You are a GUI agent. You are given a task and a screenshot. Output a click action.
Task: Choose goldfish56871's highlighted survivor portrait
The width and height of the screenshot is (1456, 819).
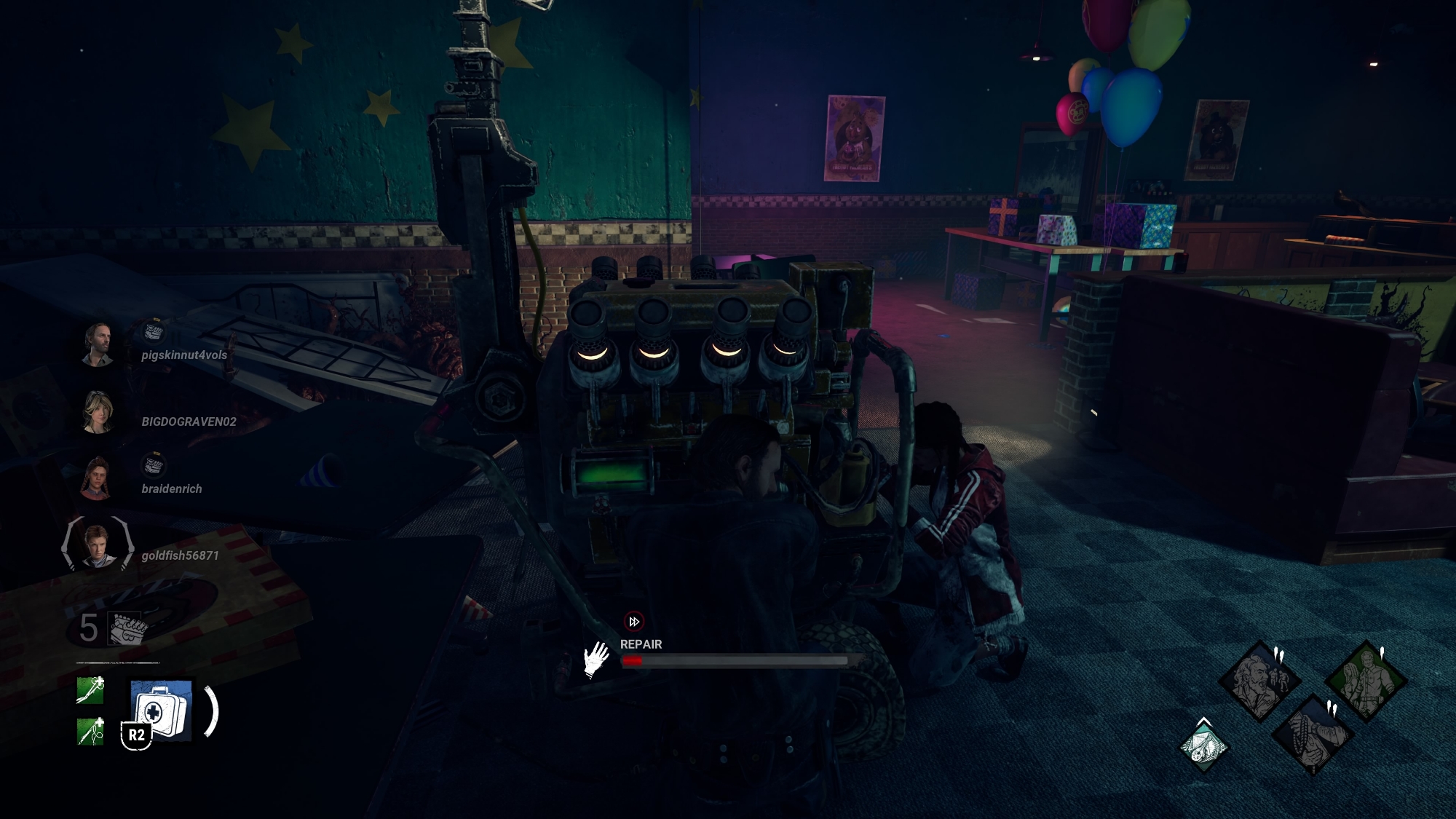coord(98,545)
